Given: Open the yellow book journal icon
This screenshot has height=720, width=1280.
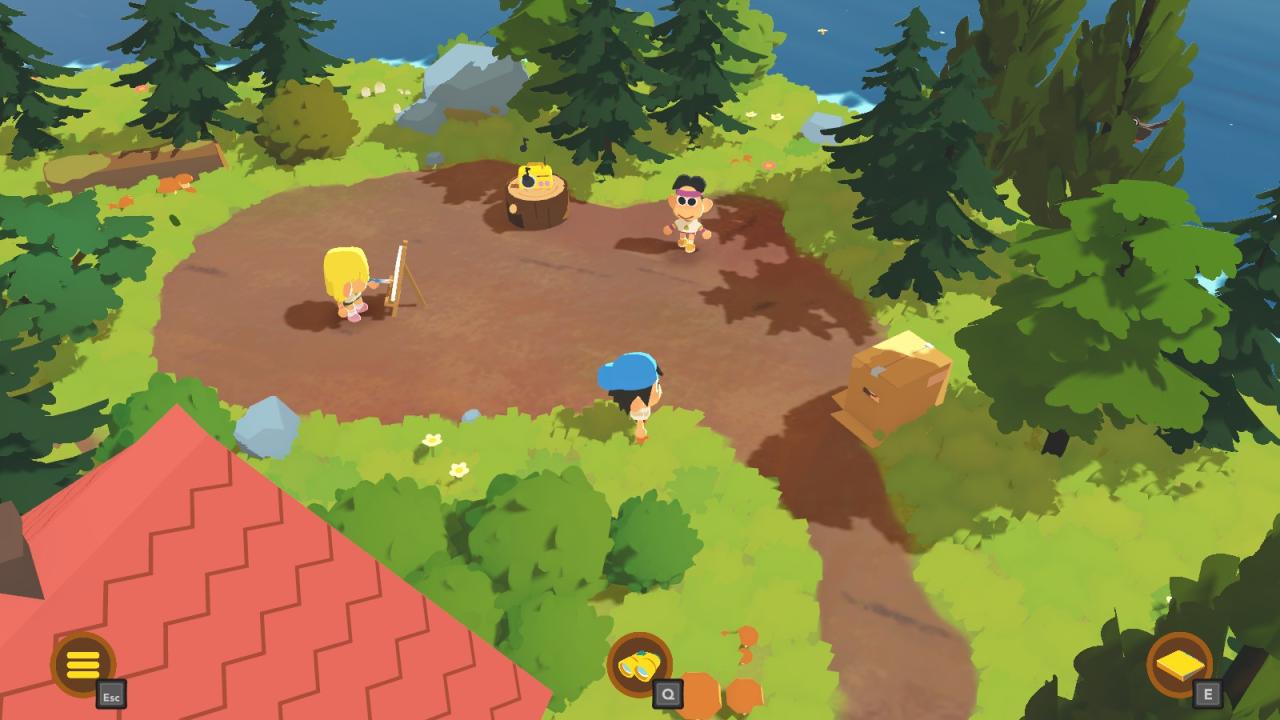Looking at the screenshot, I should click(x=1179, y=664).
